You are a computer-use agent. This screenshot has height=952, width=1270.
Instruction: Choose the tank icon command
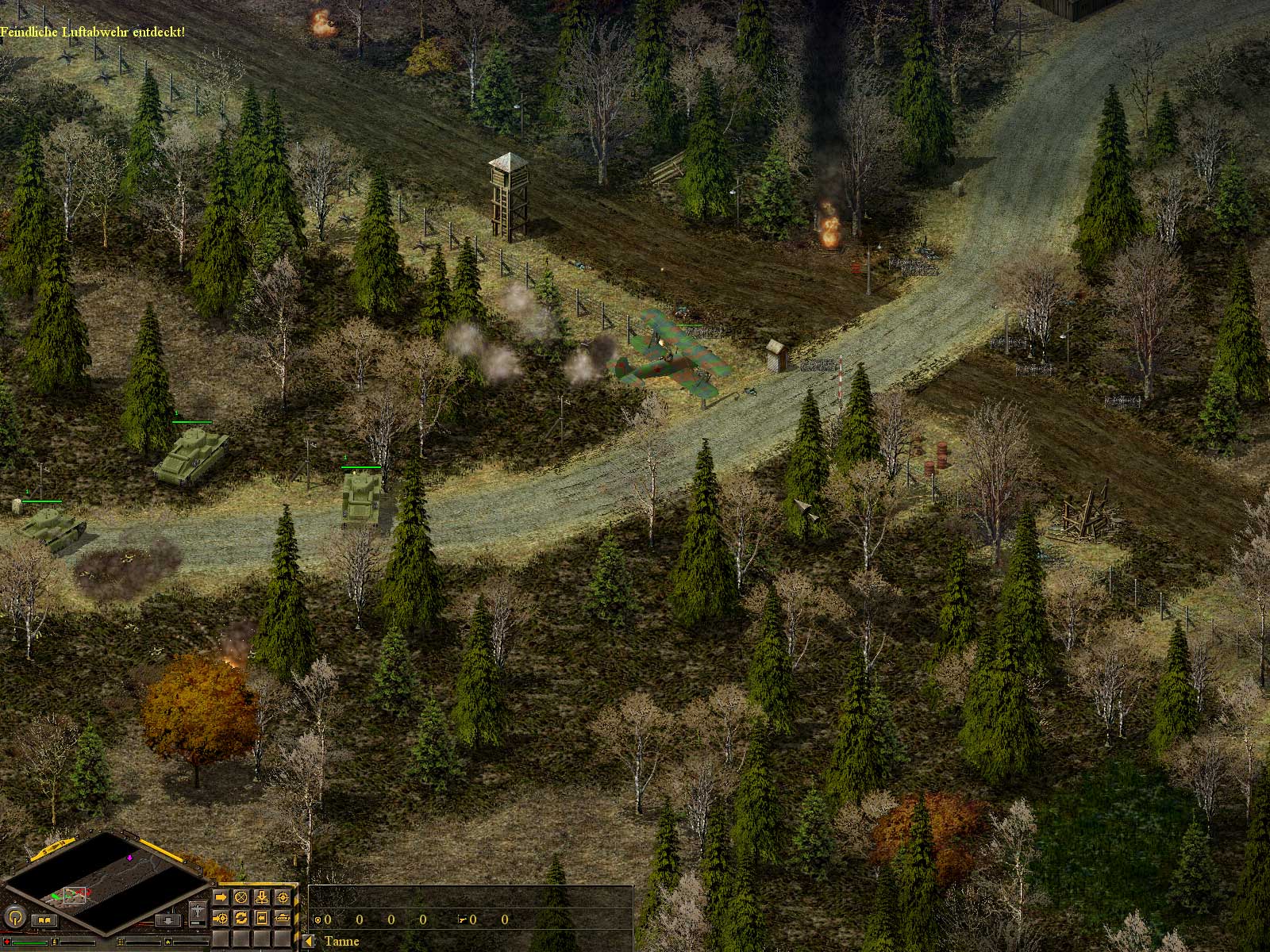pyautogui.click(x=282, y=918)
